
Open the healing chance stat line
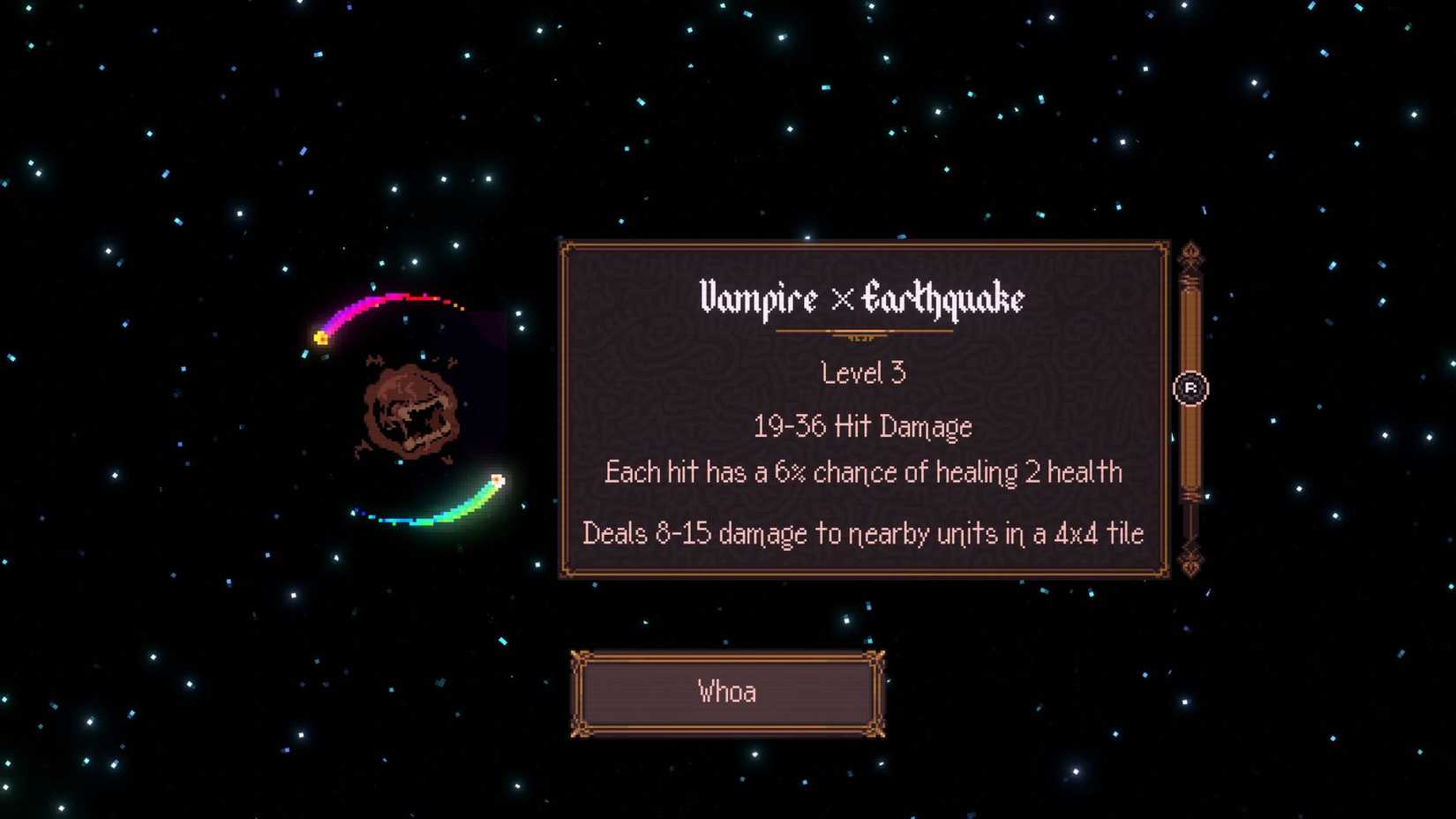pyautogui.click(x=862, y=472)
